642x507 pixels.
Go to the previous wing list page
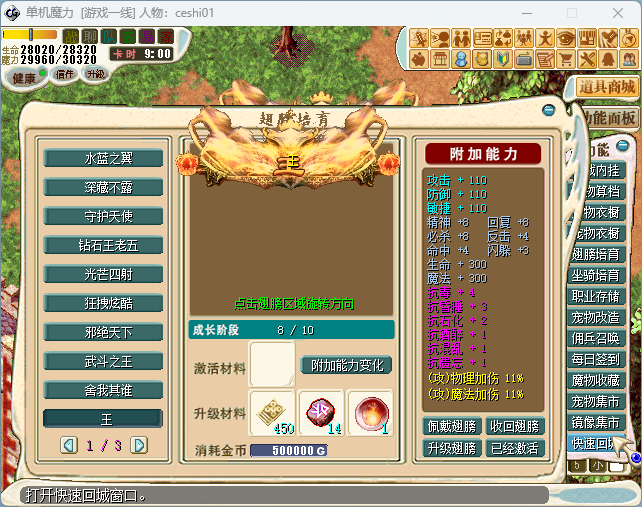point(68,444)
